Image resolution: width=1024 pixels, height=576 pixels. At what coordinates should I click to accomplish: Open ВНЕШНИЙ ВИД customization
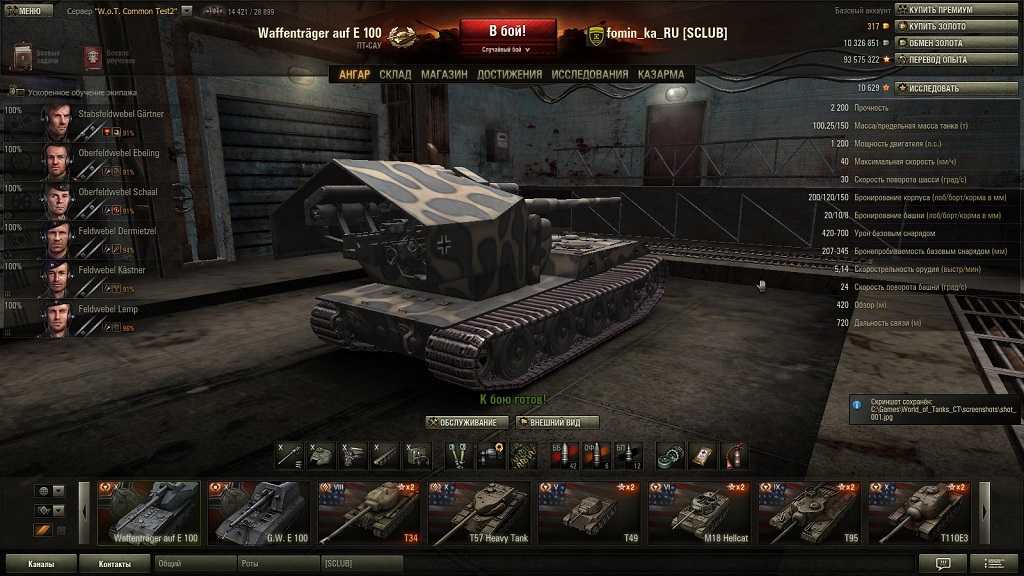(557, 422)
